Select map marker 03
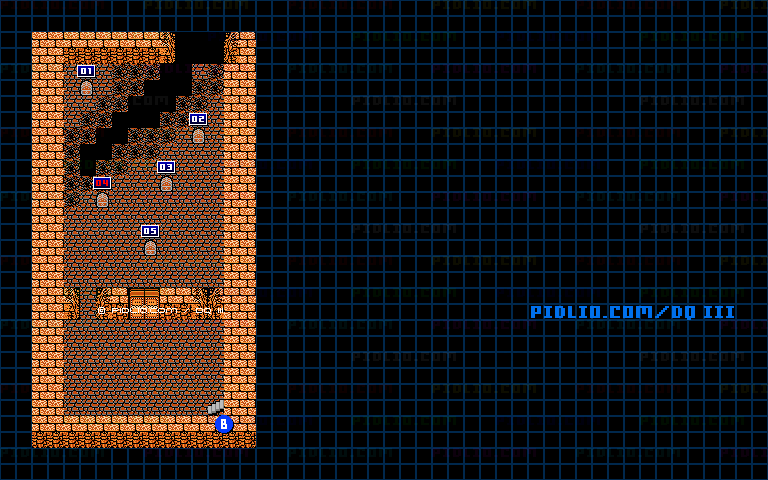Image resolution: width=768 pixels, height=480 pixels. point(166,167)
